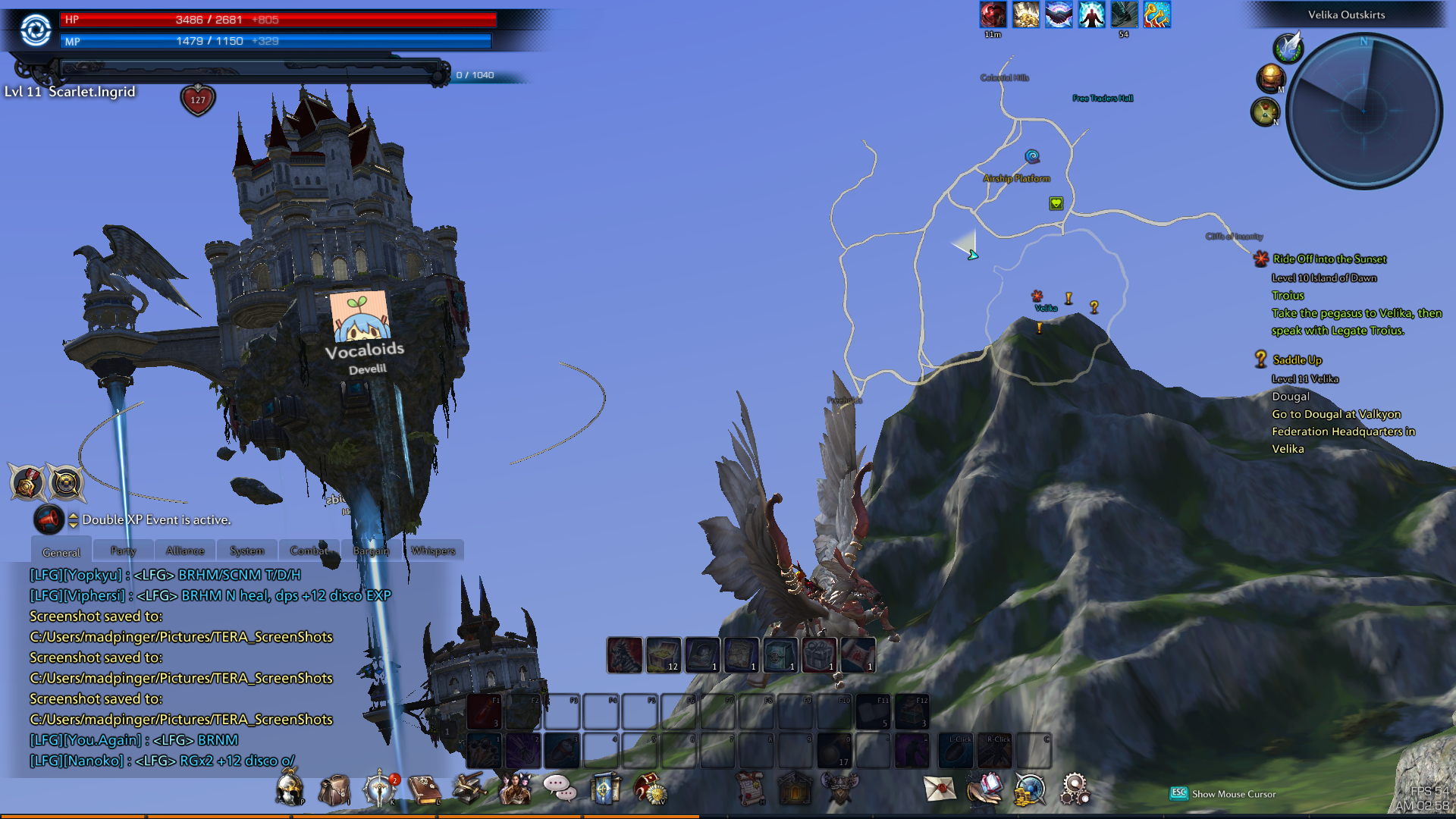Click the red megaphone announcement icon

(49, 519)
